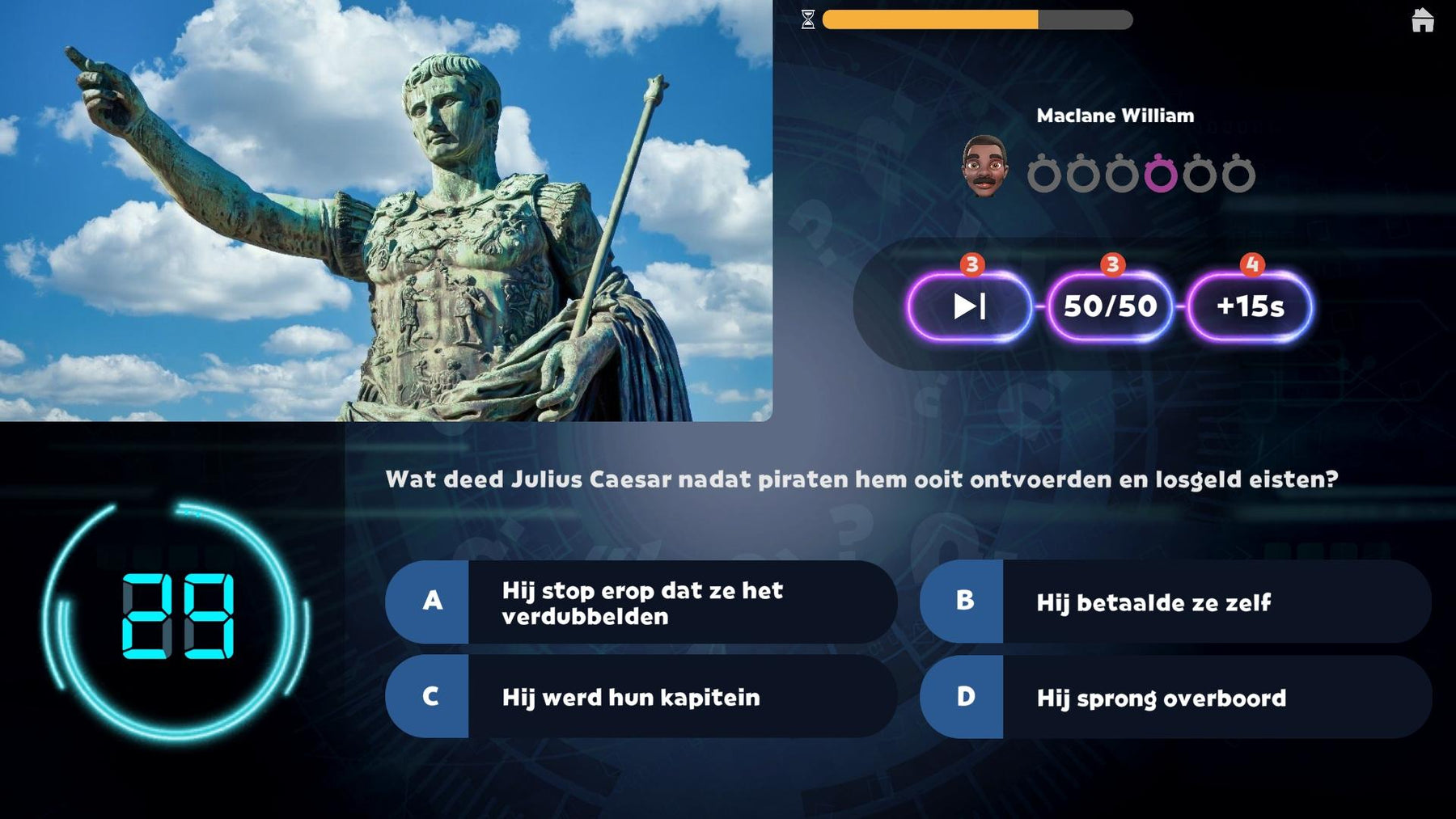The image size is (1456, 819).
Task: Use the skip question lifeline
Action: click(969, 306)
